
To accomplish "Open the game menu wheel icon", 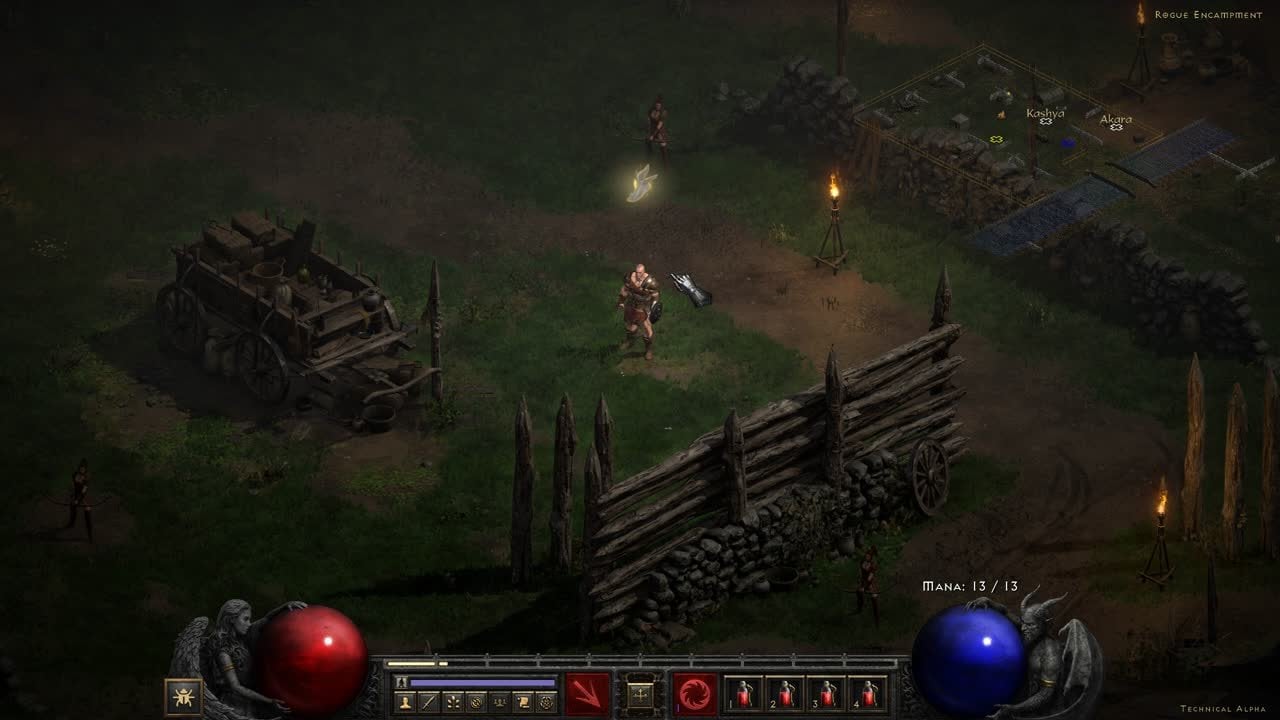I will click(546, 703).
